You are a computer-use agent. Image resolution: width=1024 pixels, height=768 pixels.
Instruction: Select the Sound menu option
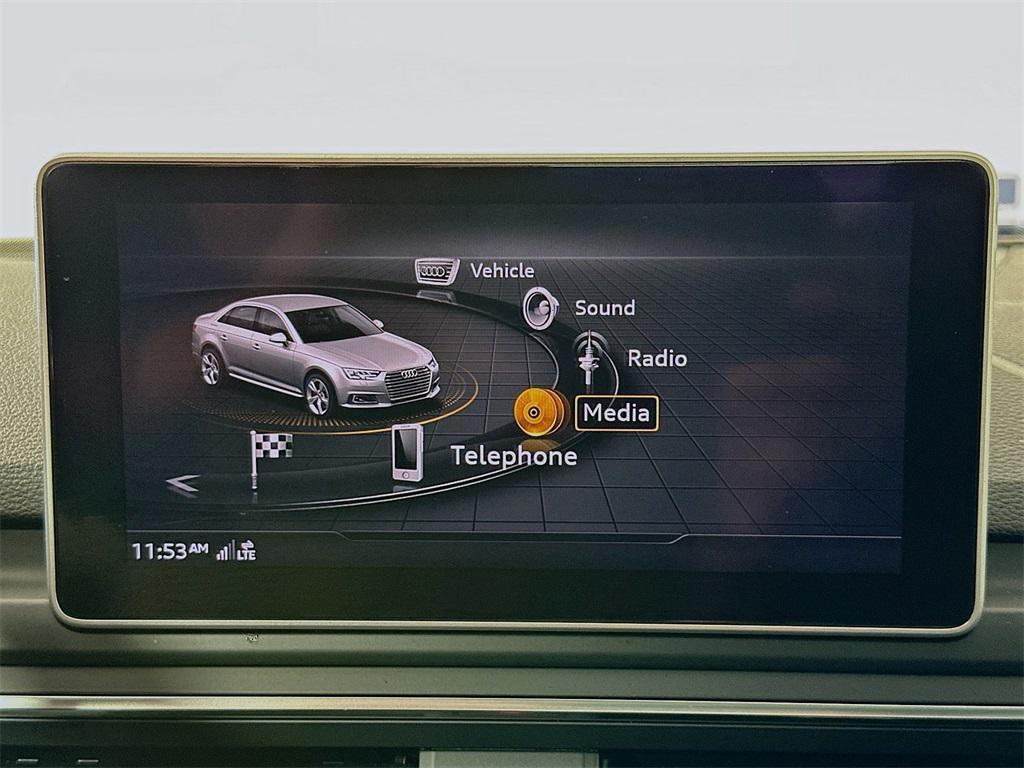coord(604,308)
